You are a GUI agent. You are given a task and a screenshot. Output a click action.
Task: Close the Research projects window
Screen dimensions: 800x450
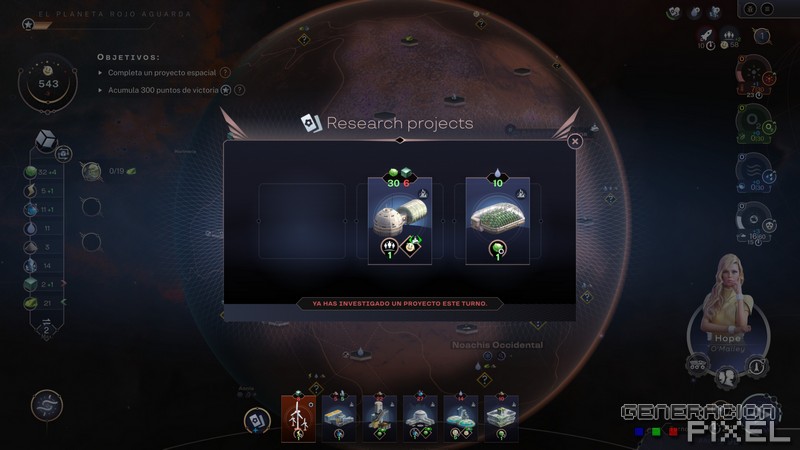(575, 142)
